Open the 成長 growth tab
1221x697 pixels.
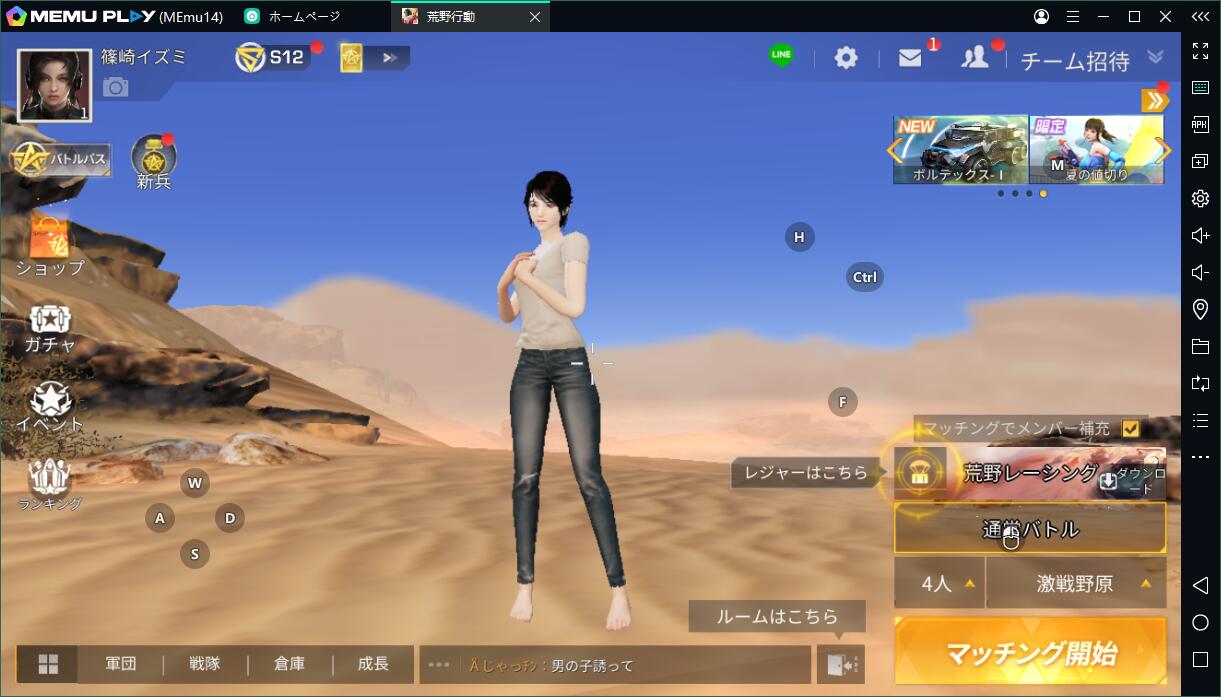[373, 664]
